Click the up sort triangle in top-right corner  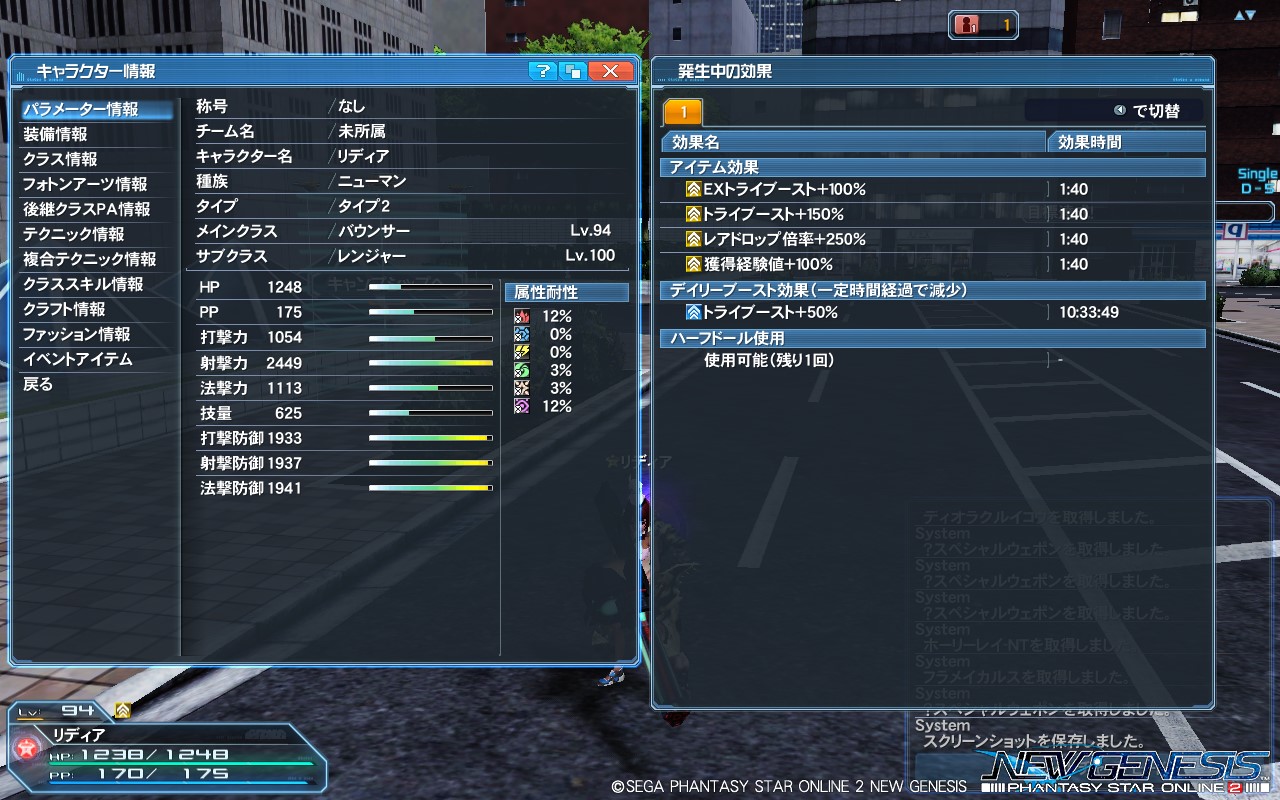coord(1239,15)
